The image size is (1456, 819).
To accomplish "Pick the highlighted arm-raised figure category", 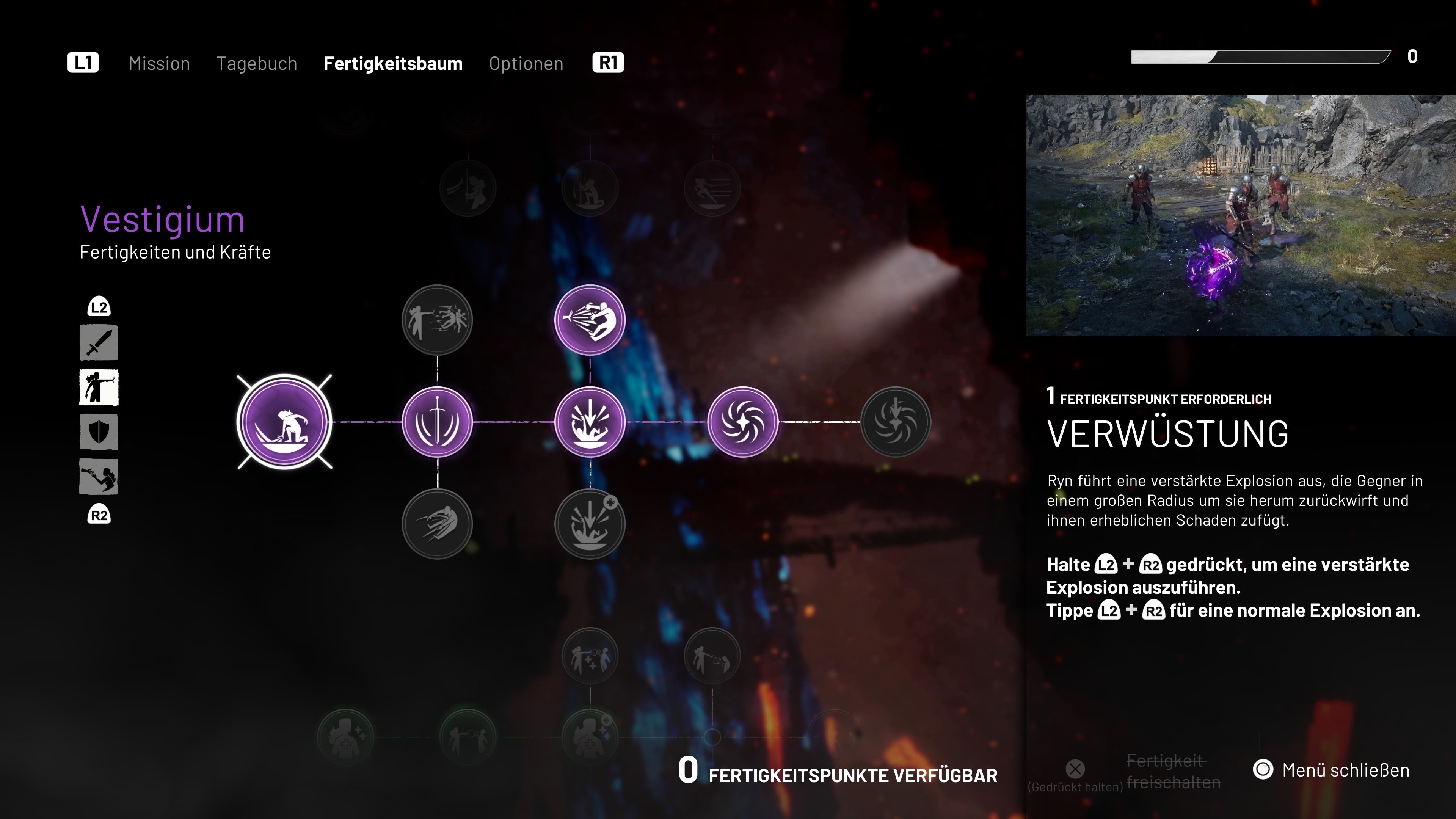I will pos(99,388).
